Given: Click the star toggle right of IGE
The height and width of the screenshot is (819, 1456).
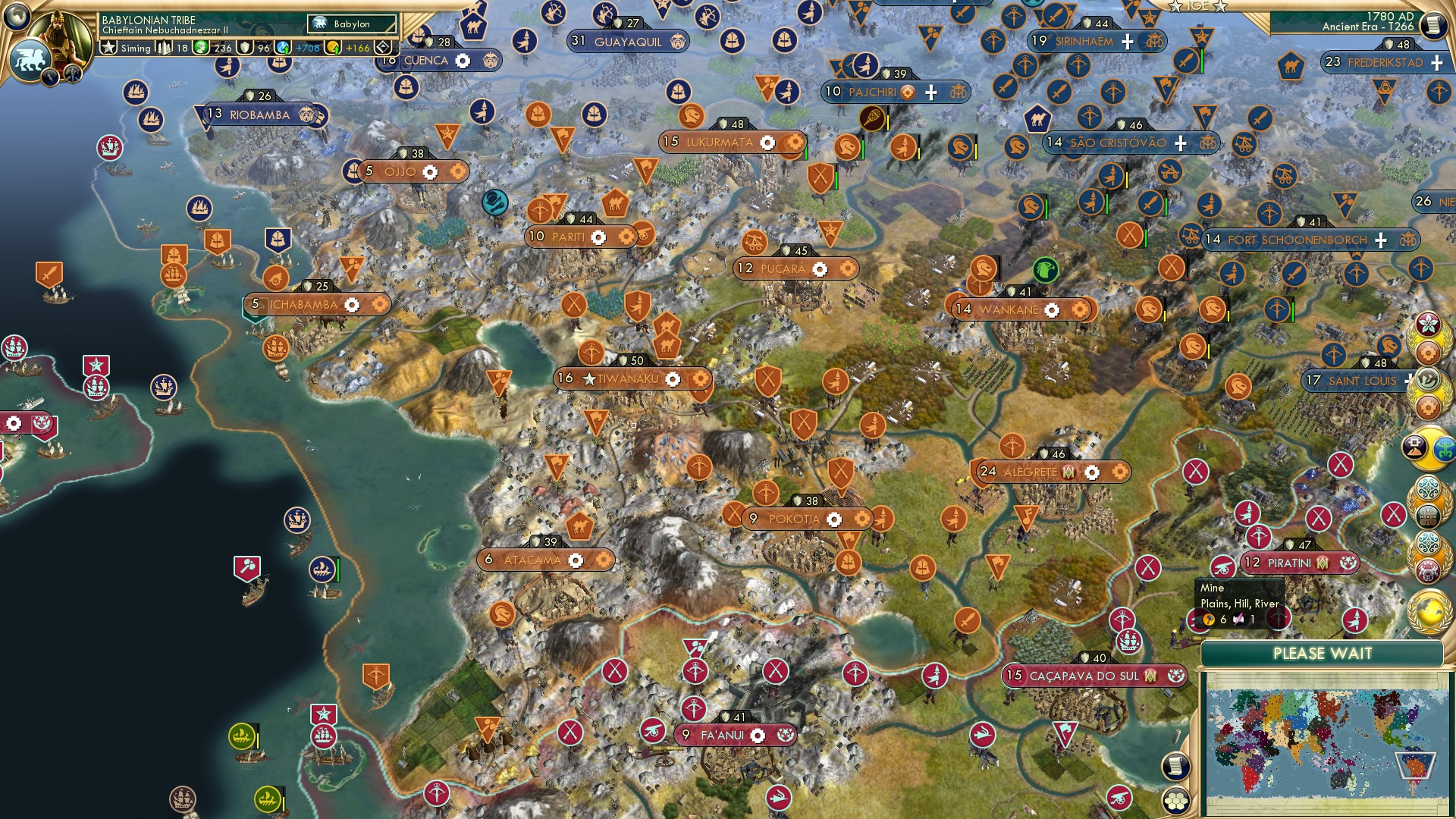Looking at the screenshot, I should pos(1219,5).
